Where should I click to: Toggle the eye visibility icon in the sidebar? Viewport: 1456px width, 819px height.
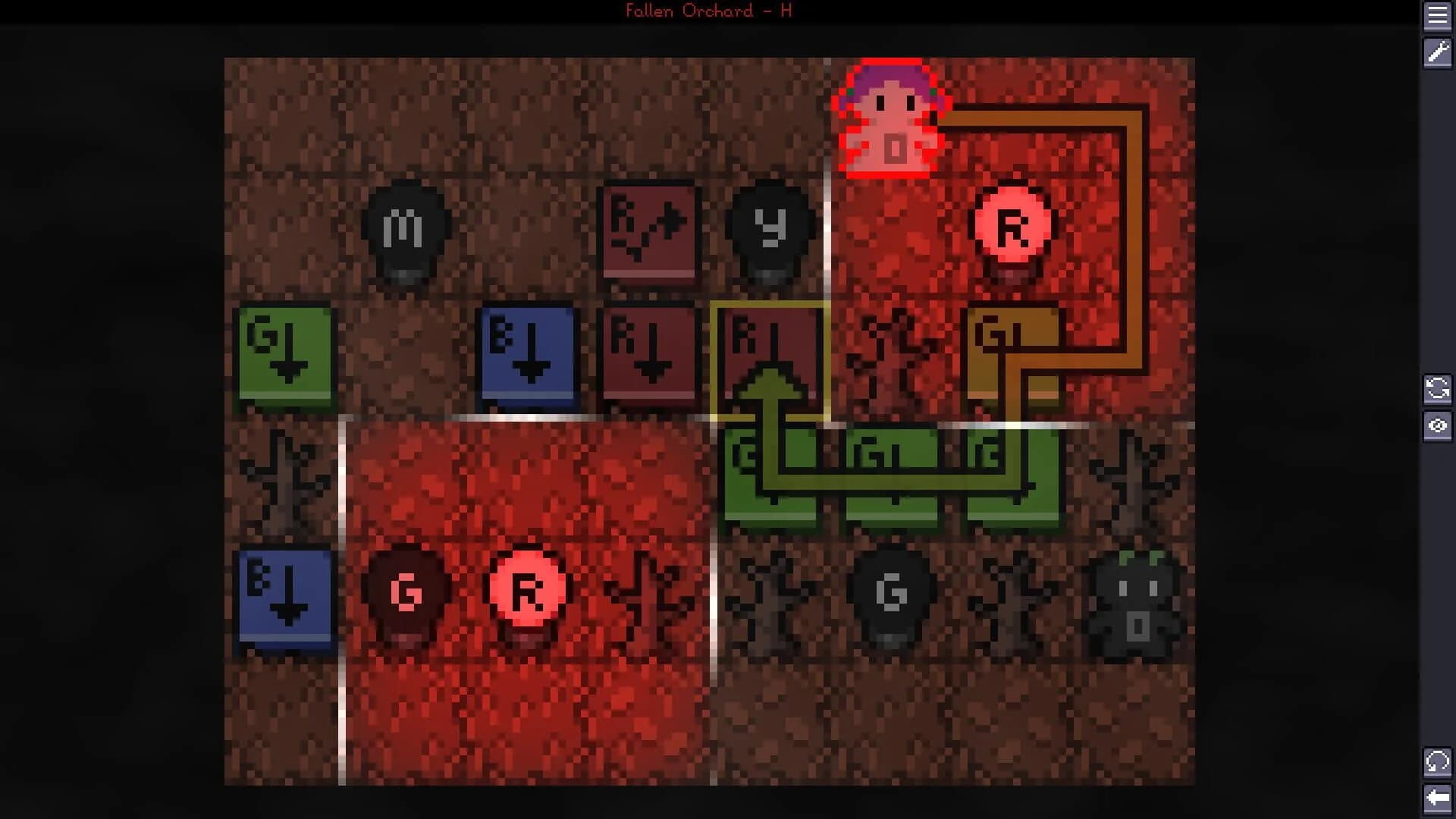(x=1439, y=426)
